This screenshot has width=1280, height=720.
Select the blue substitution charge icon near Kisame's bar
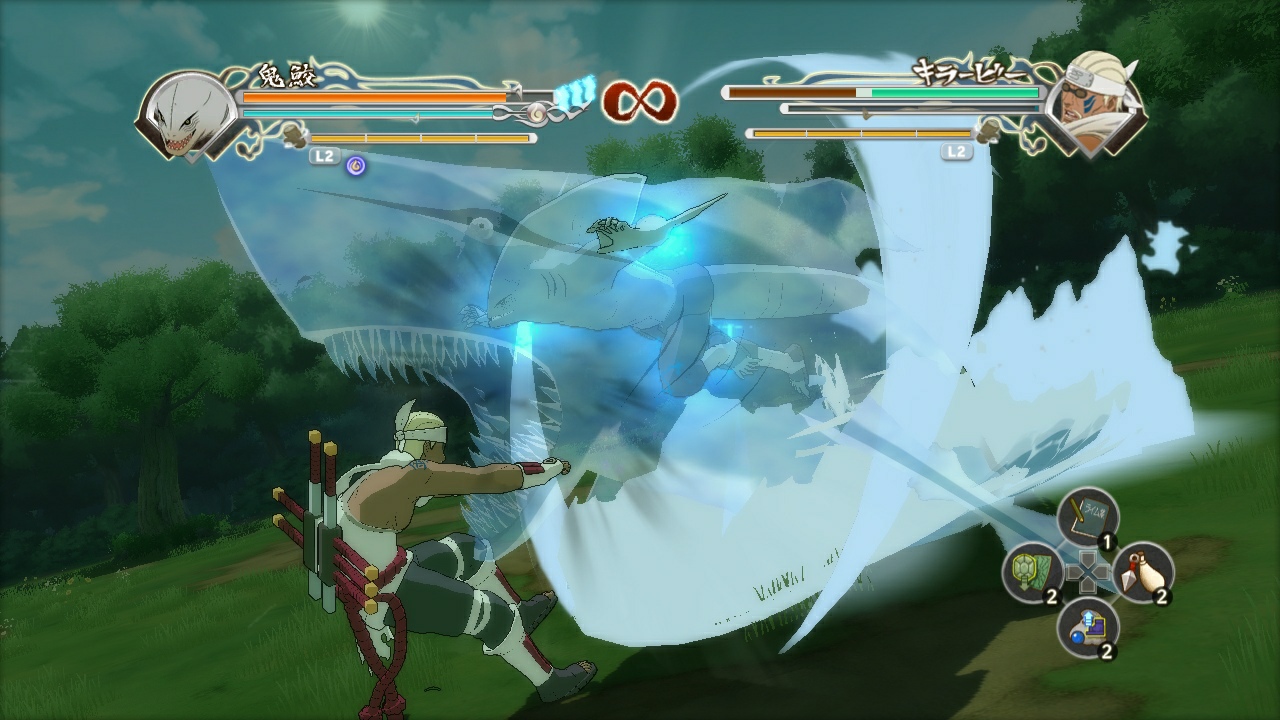coord(578,93)
